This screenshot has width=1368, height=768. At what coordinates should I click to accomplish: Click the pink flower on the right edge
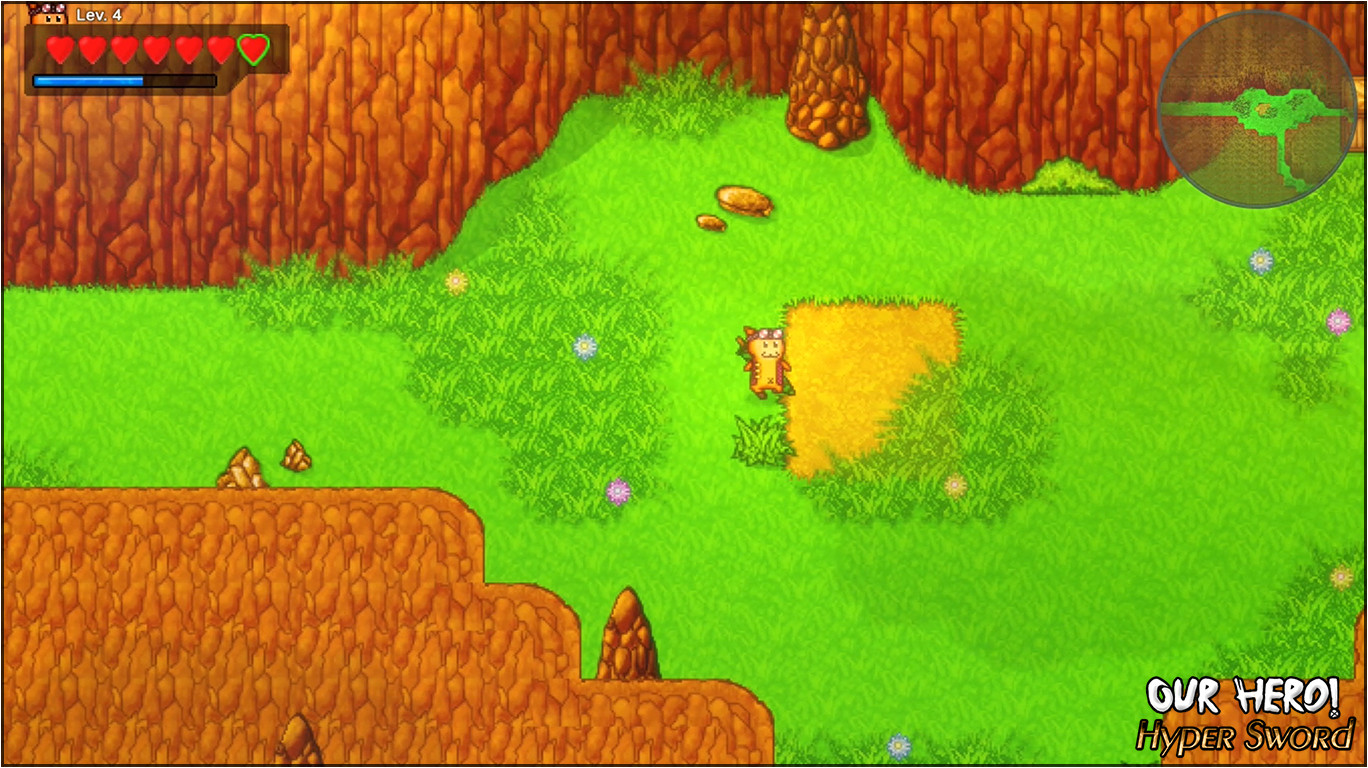pos(1338,323)
